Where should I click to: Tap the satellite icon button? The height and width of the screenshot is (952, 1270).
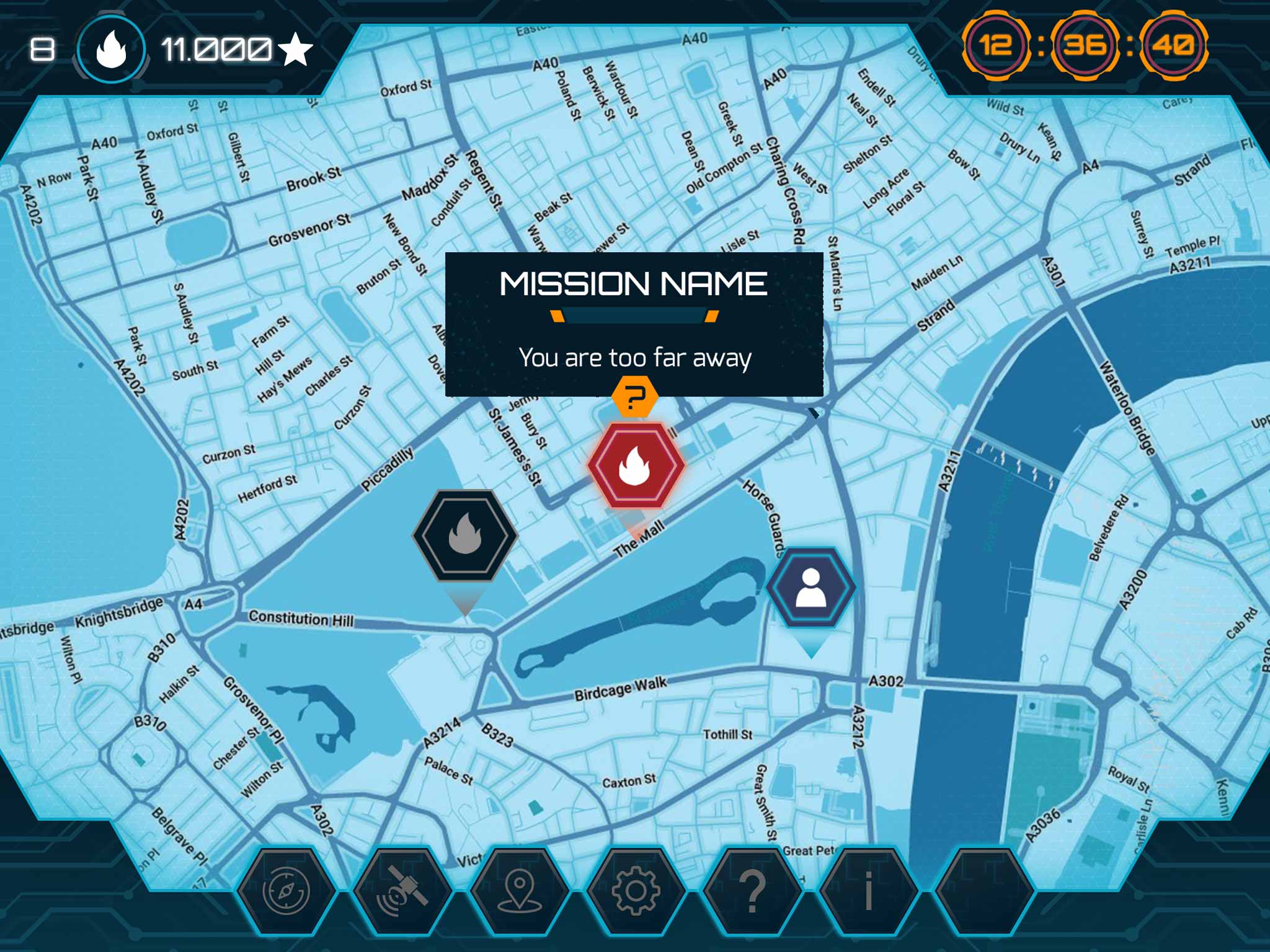click(x=402, y=891)
